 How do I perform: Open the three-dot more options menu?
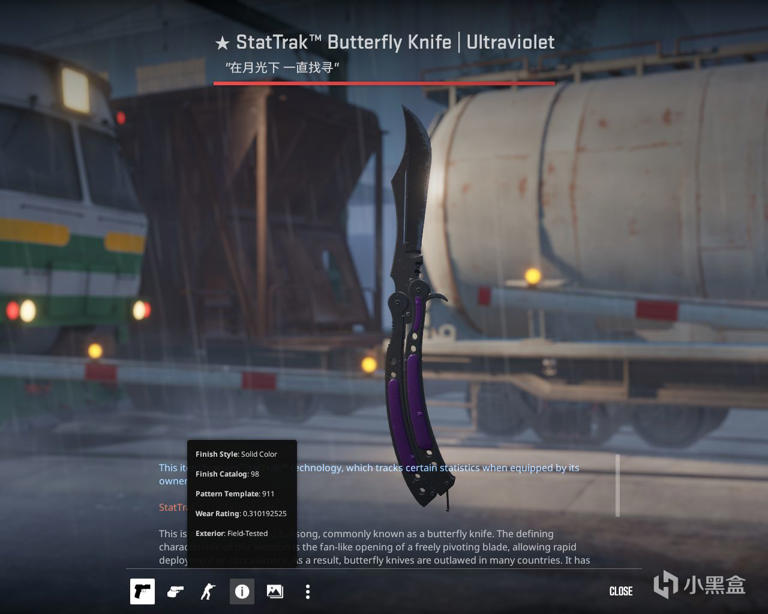(x=308, y=591)
